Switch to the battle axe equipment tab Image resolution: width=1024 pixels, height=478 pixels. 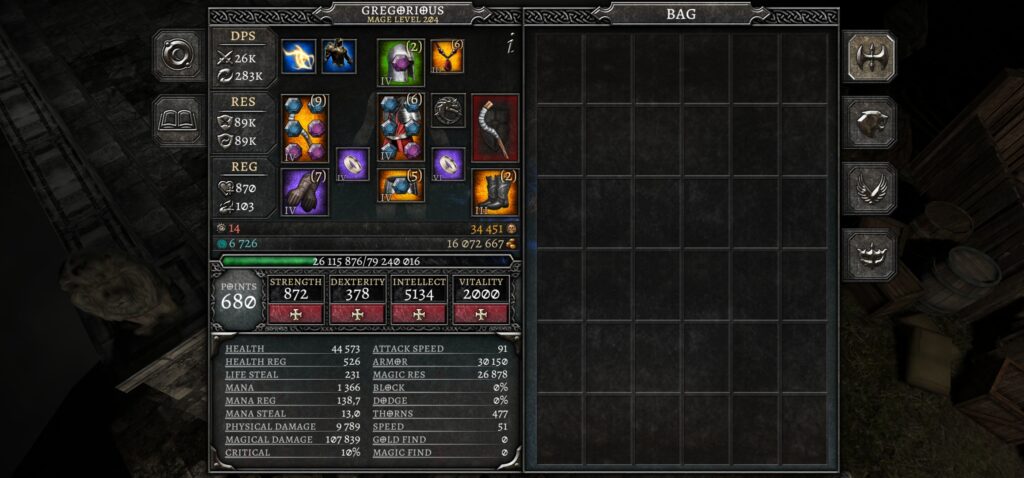pyautogui.click(x=869, y=56)
